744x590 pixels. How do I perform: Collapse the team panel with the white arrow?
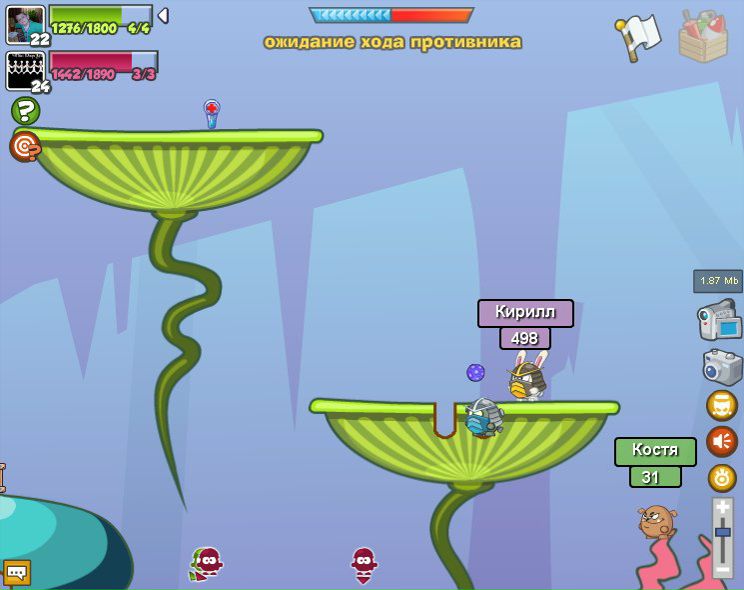(163, 16)
